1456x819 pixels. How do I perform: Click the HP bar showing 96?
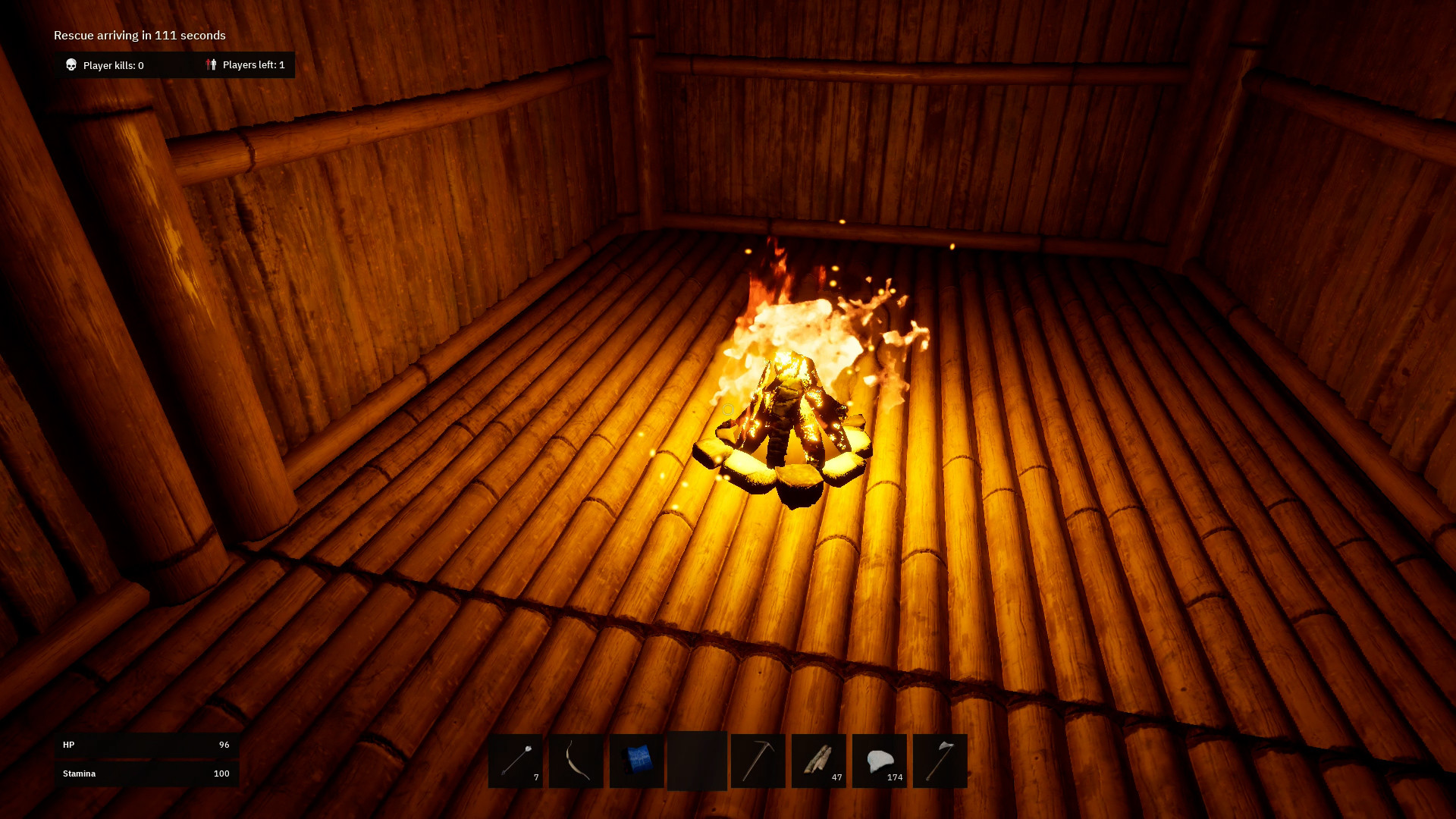click(x=146, y=745)
